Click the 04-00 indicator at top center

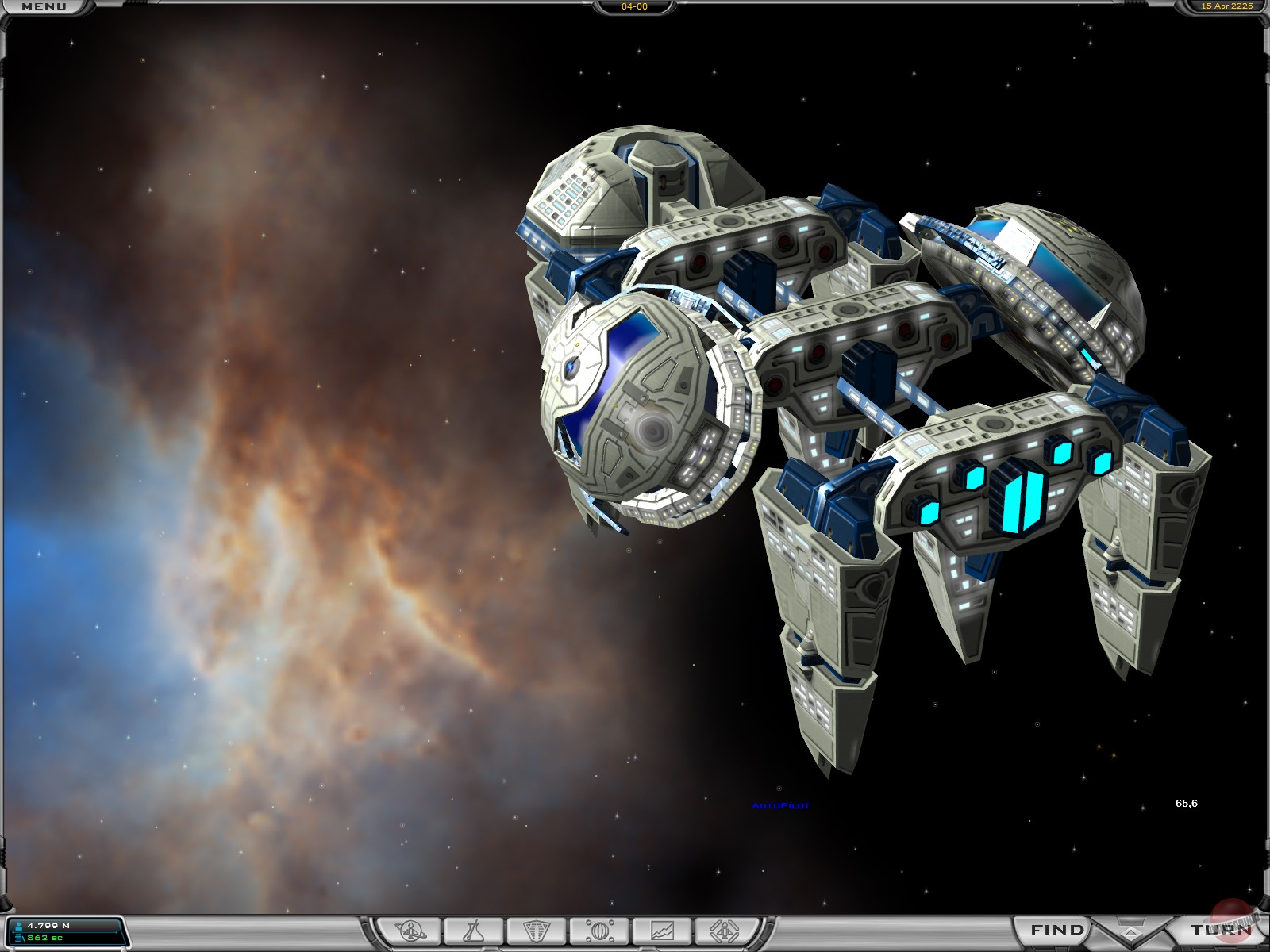point(635,7)
